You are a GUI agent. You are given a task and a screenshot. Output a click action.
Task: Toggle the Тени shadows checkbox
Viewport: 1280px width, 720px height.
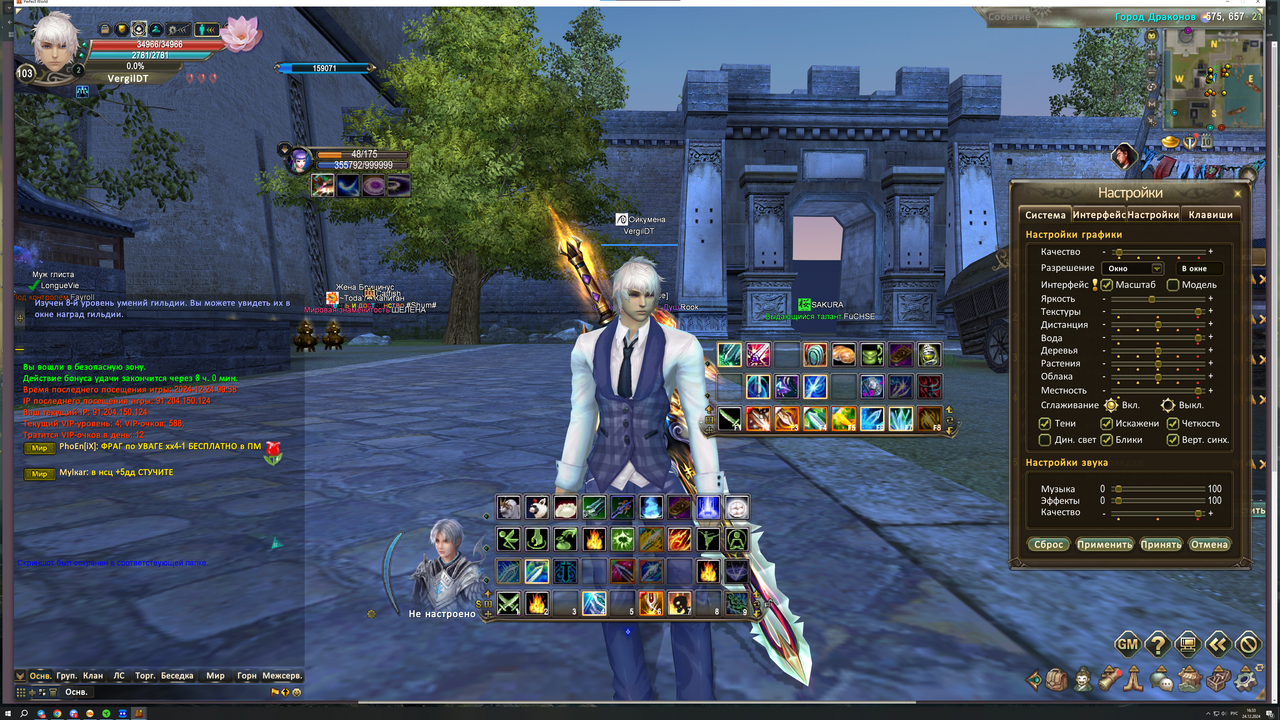coord(1045,424)
